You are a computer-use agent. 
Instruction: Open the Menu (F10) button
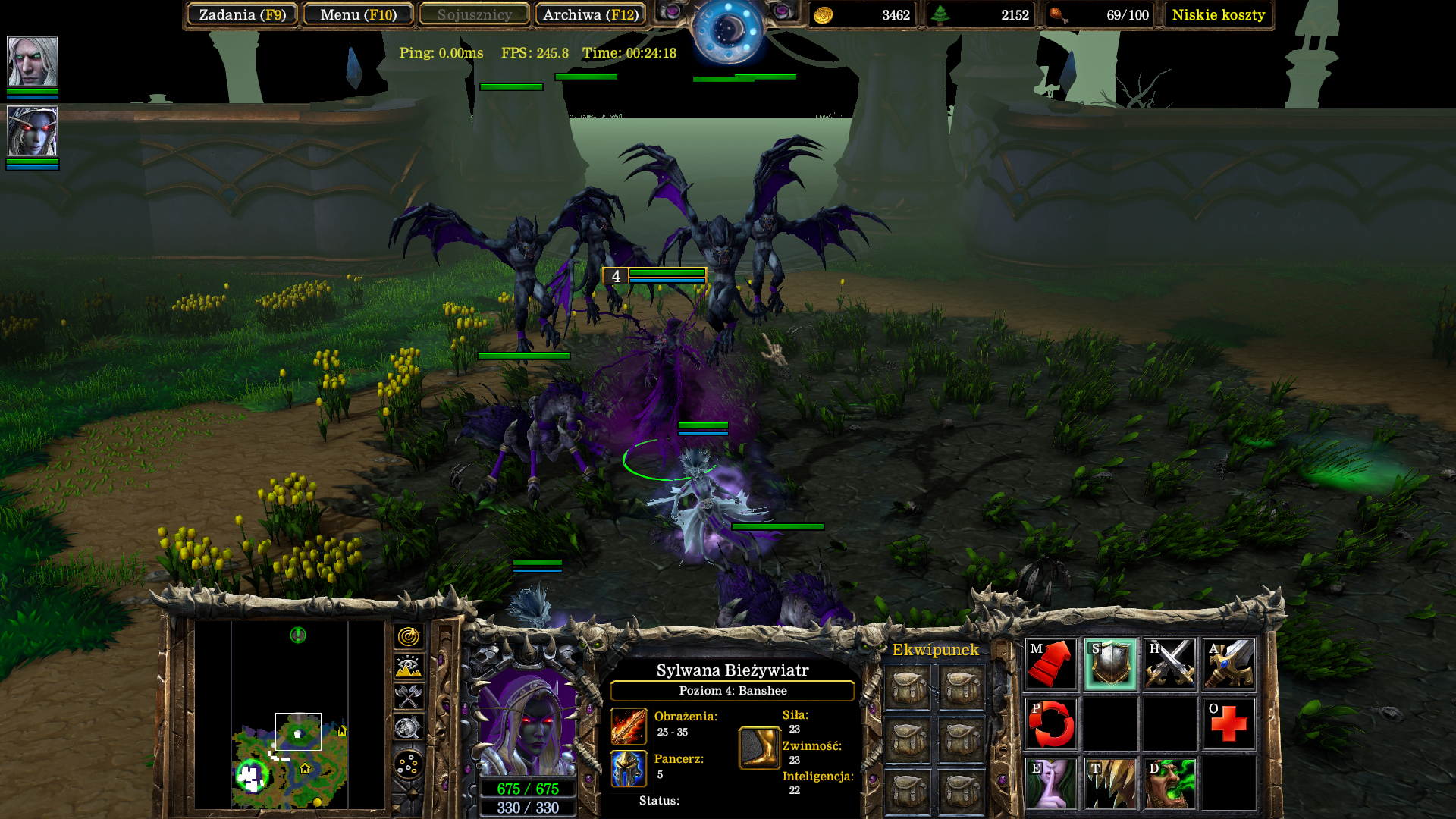click(x=358, y=14)
